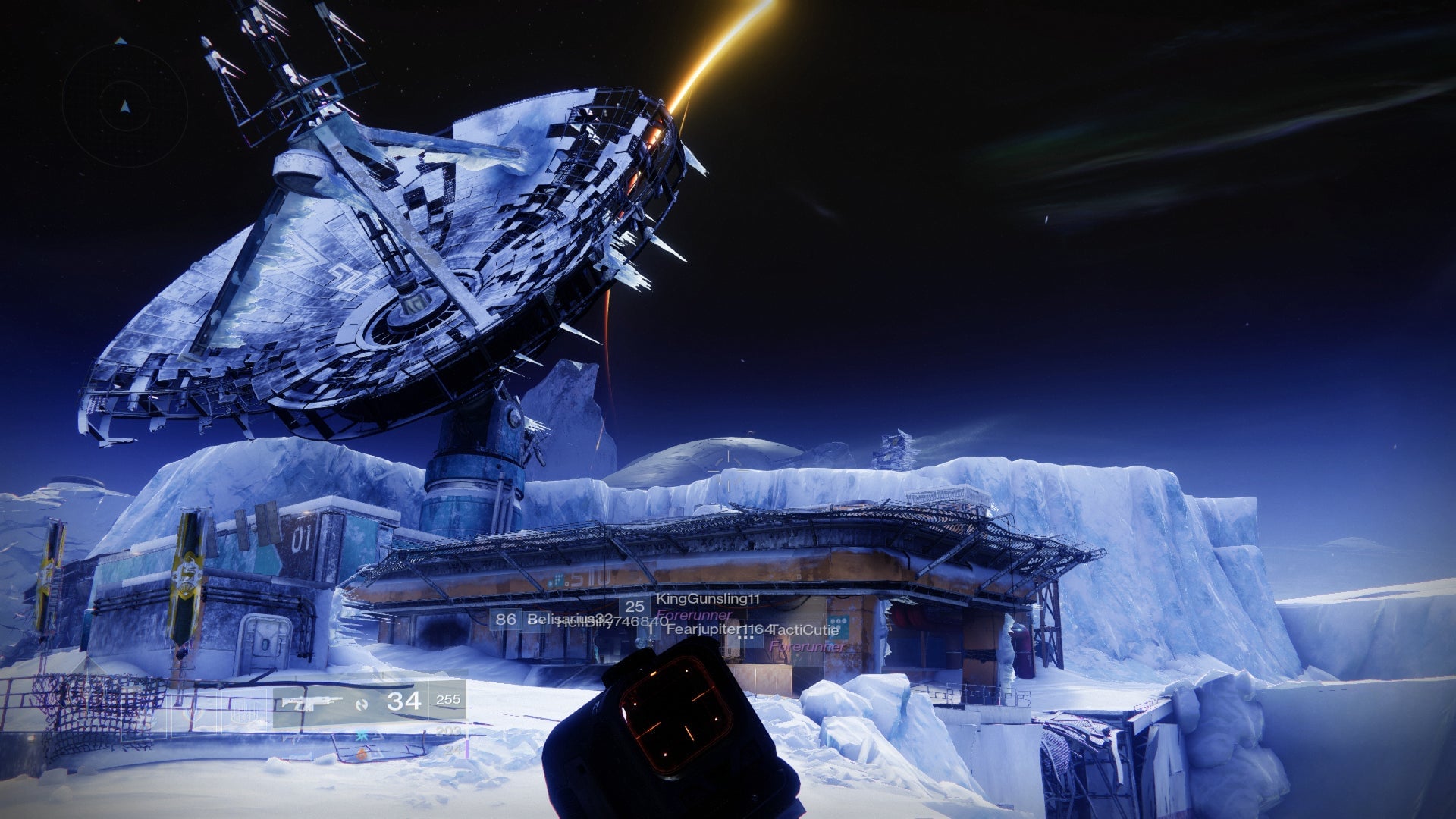Click the Forerunner tag under TactiCutie
Screen dimensions: 1456x819
(x=807, y=647)
